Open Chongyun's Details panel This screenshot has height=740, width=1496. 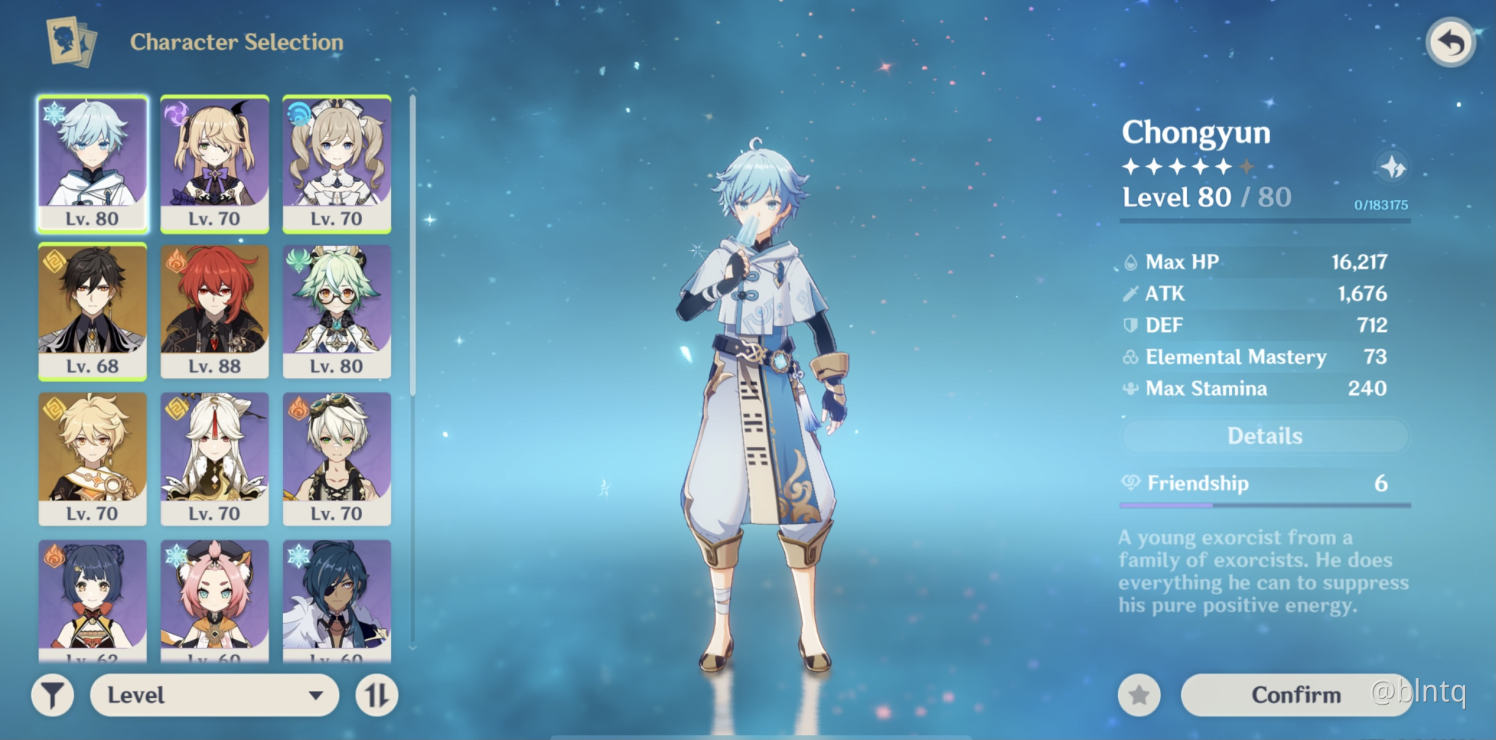pos(1264,436)
